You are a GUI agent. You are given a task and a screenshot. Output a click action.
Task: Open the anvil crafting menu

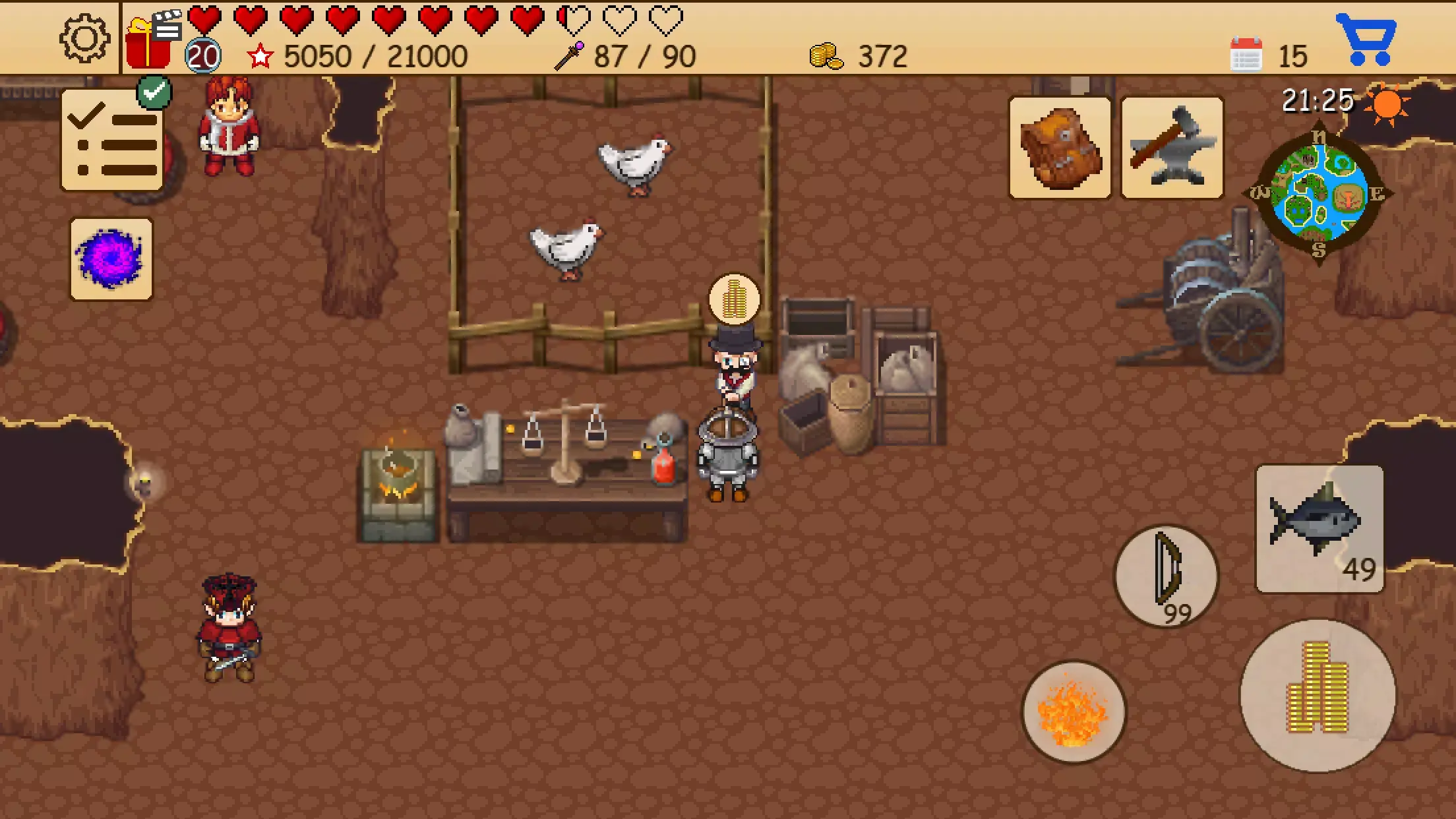point(1174,148)
